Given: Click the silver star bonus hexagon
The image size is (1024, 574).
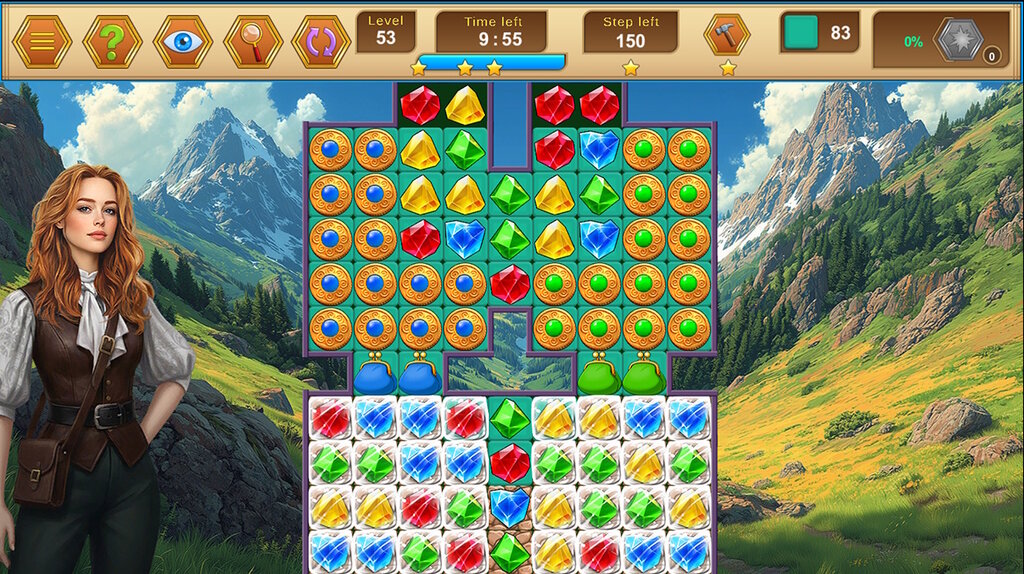Looking at the screenshot, I should (958, 40).
